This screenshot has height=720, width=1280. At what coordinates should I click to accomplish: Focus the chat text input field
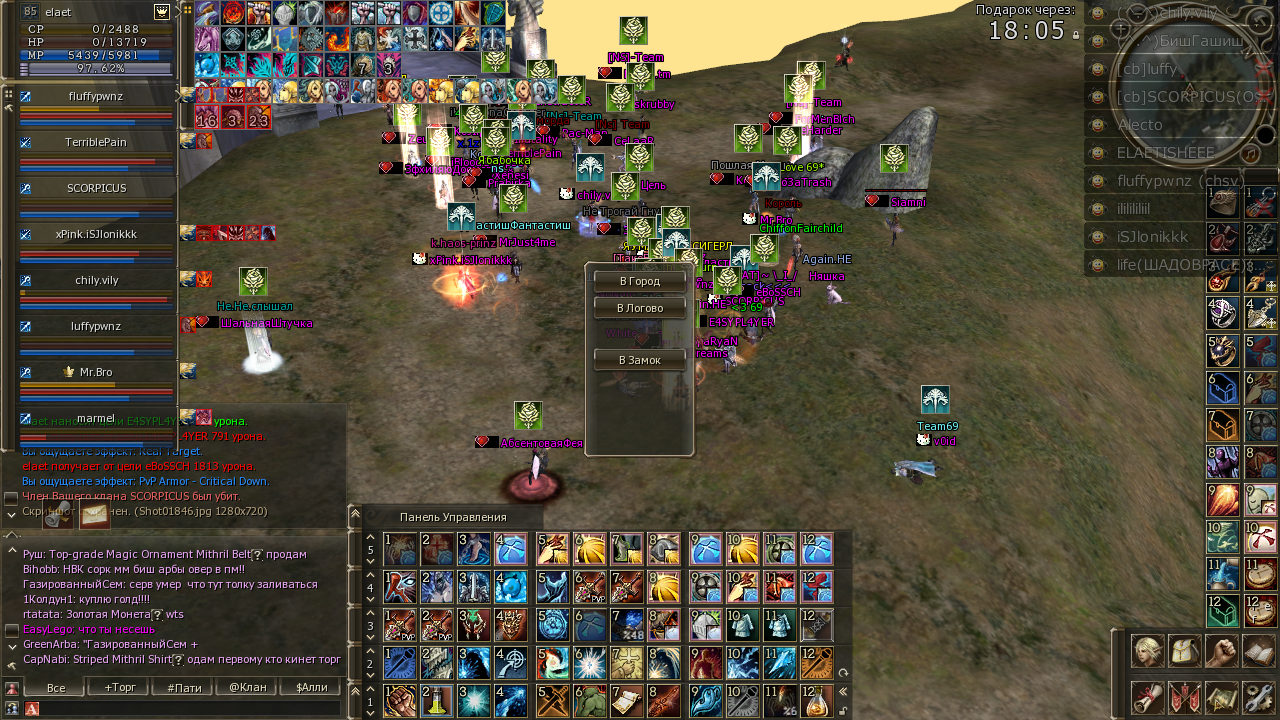tap(190, 708)
